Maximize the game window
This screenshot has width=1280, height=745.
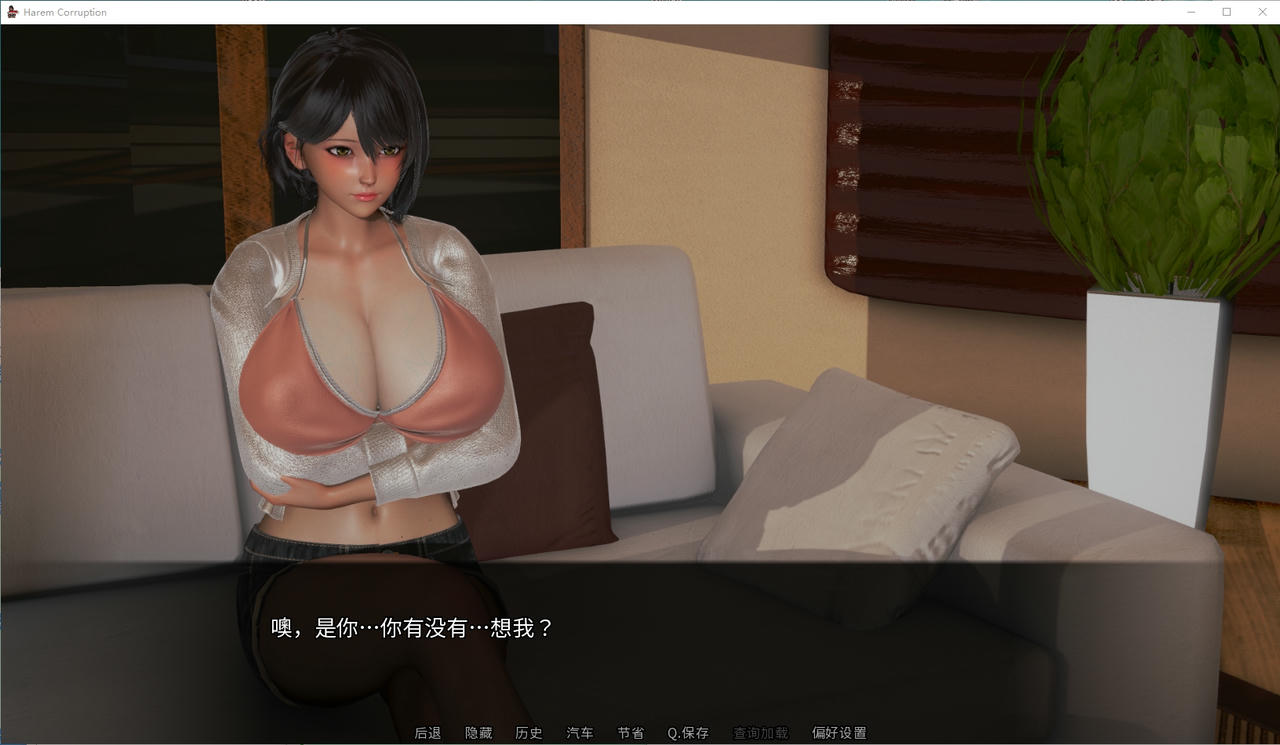(1225, 11)
